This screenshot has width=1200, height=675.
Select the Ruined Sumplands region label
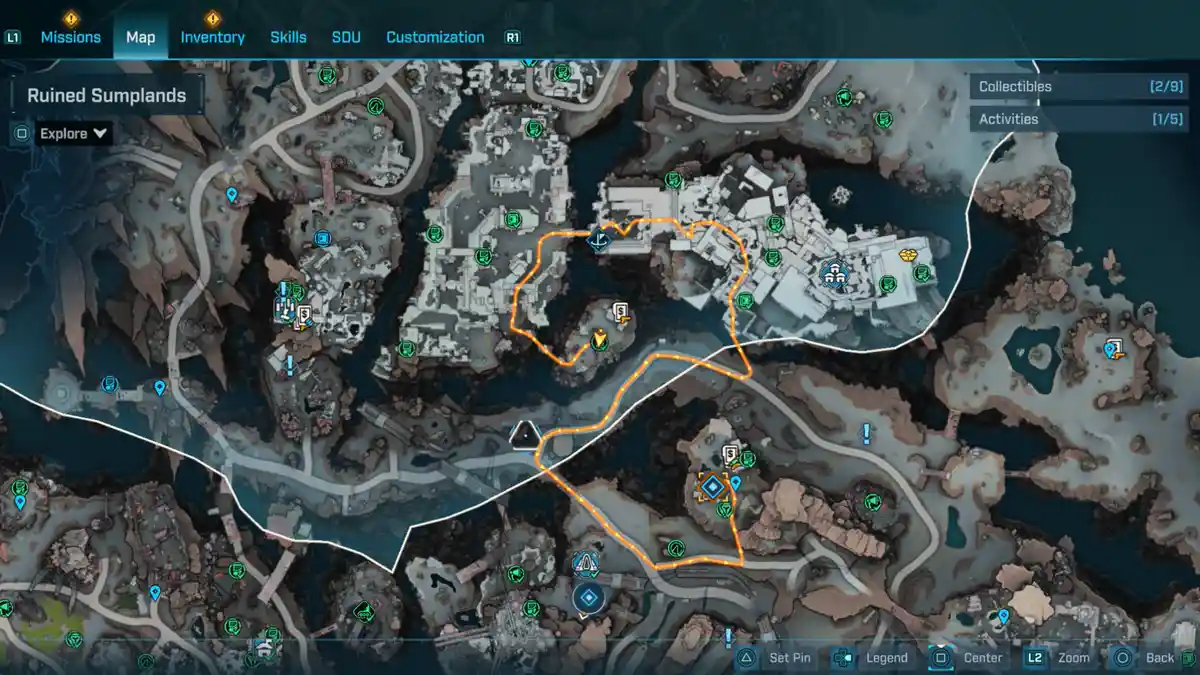tap(106, 96)
